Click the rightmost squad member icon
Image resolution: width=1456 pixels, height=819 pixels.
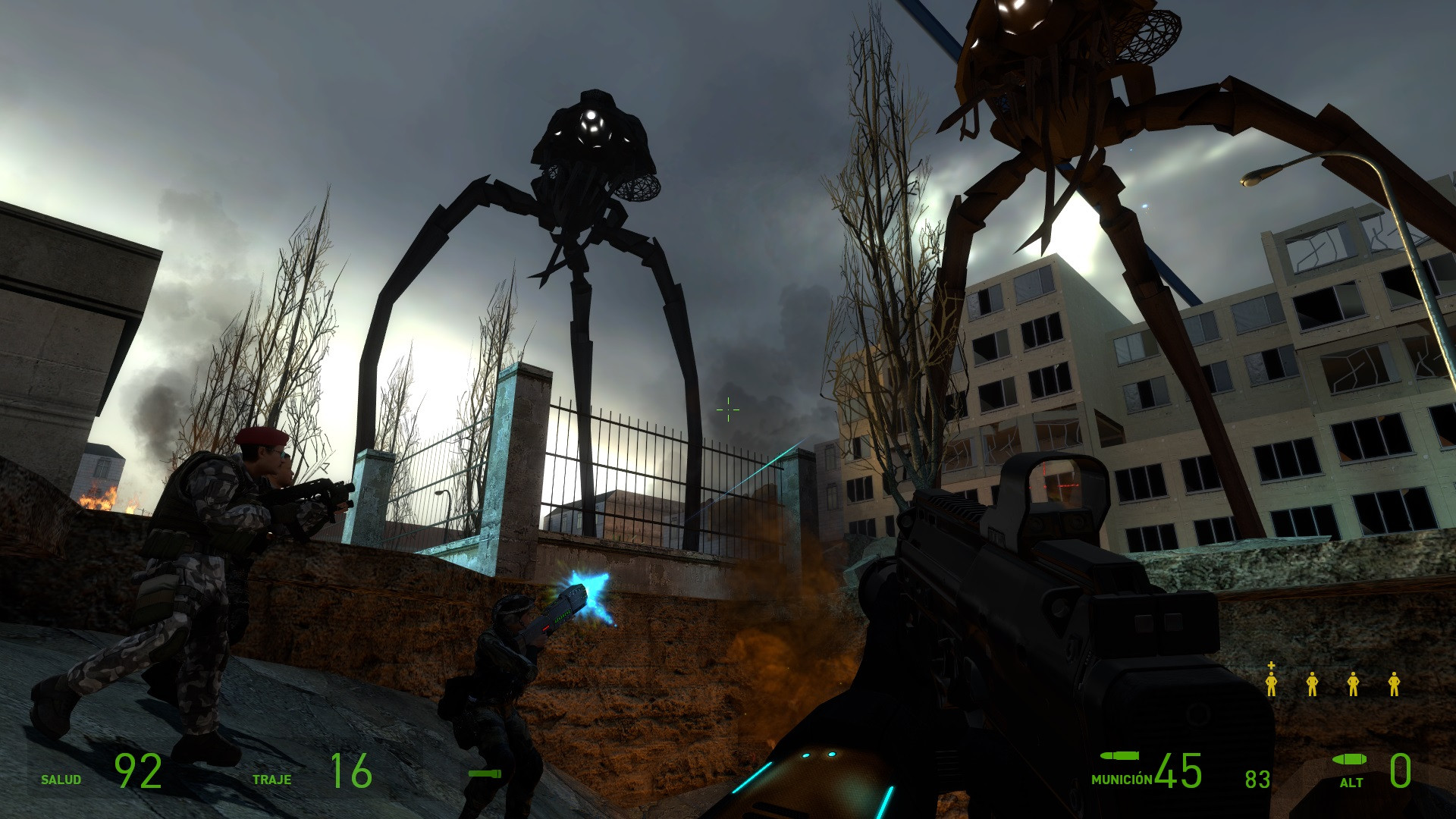[1394, 685]
